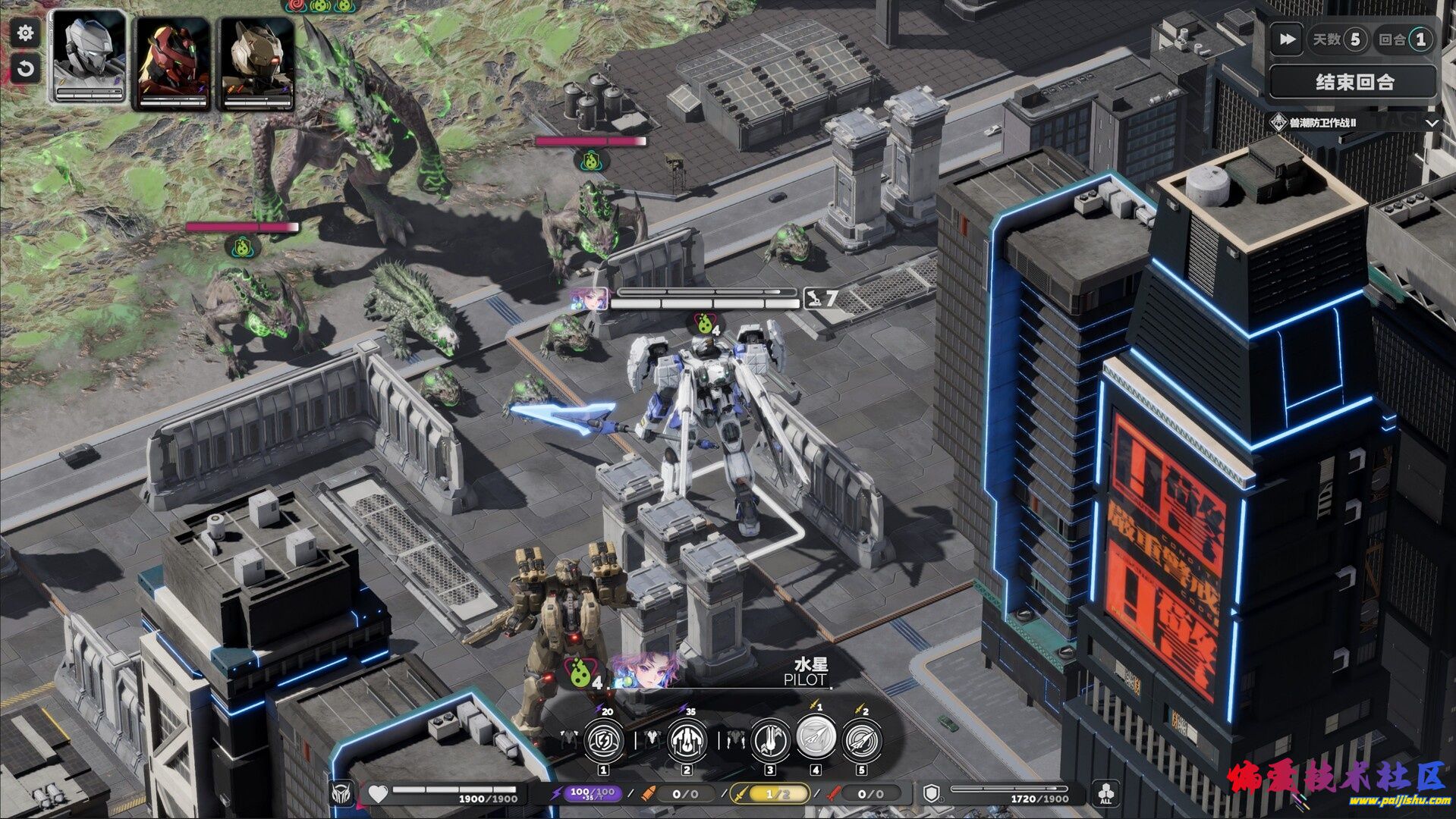
Task: End the turn with 结束回合
Action: click(1354, 82)
